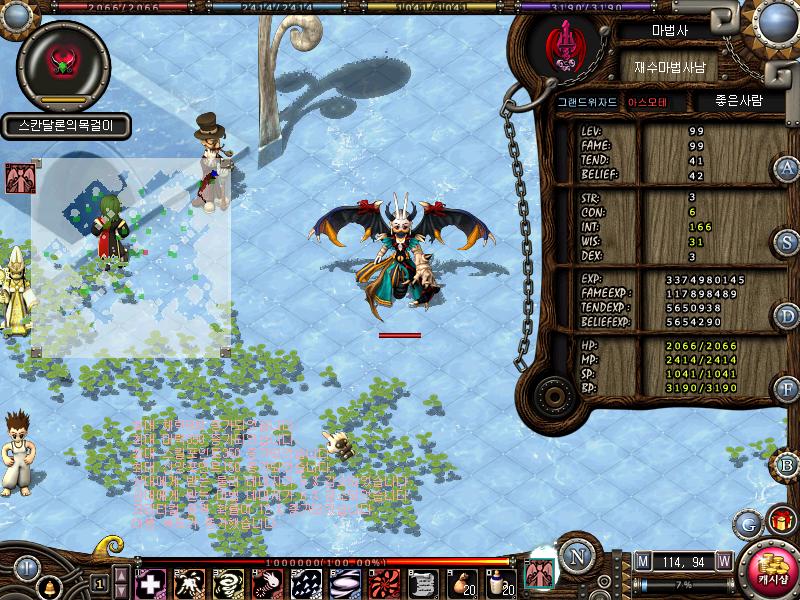
Task: Click the round F button on the side panel
Action: click(x=788, y=388)
